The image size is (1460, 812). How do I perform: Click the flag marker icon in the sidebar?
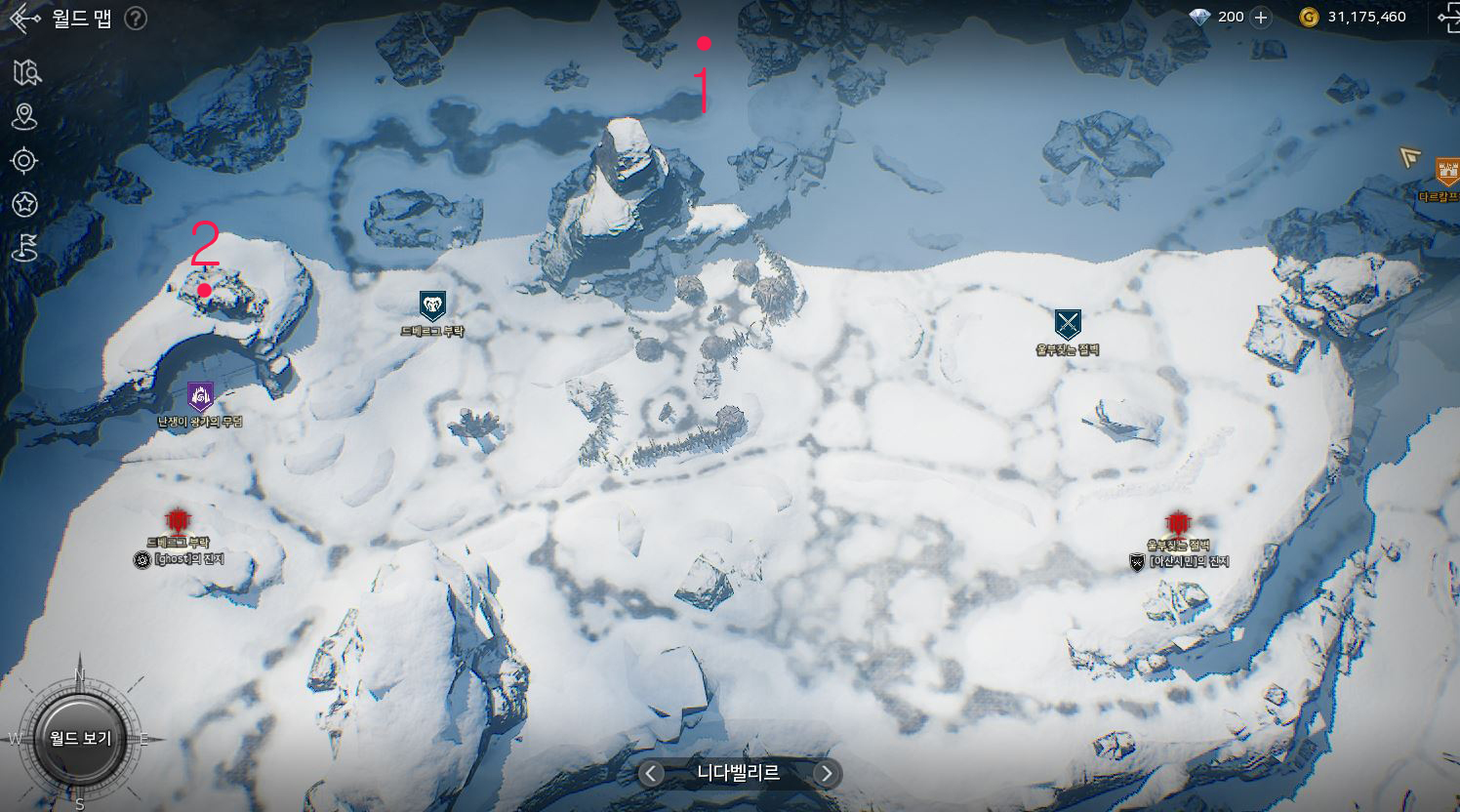(x=24, y=248)
